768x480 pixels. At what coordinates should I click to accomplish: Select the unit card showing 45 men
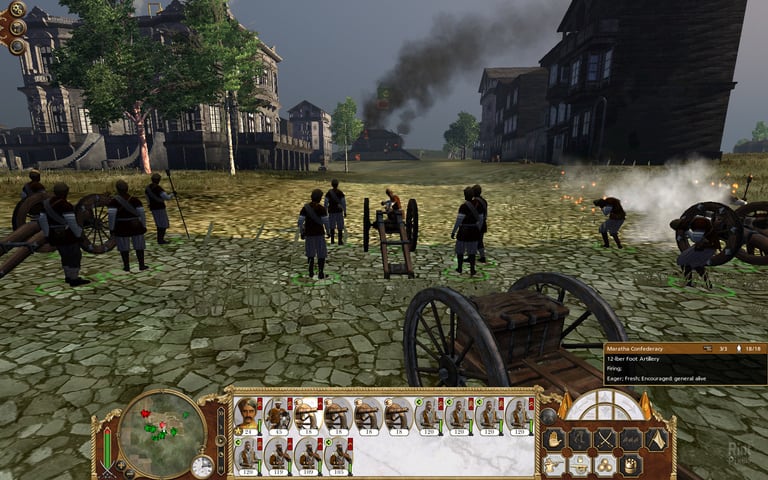[x=277, y=416]
